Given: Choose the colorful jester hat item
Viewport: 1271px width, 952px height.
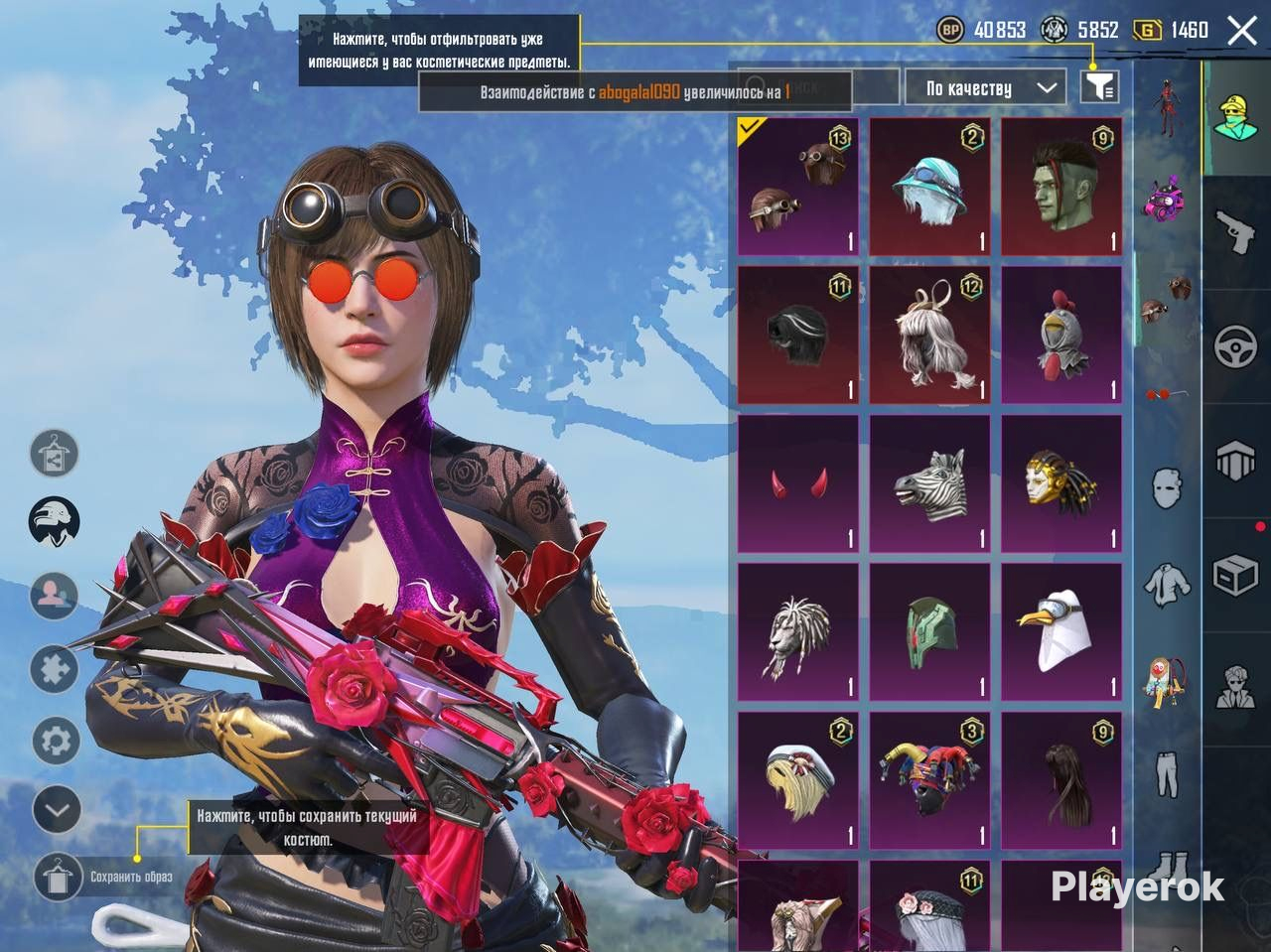Looking at the screenshot, I should (929, 779).
